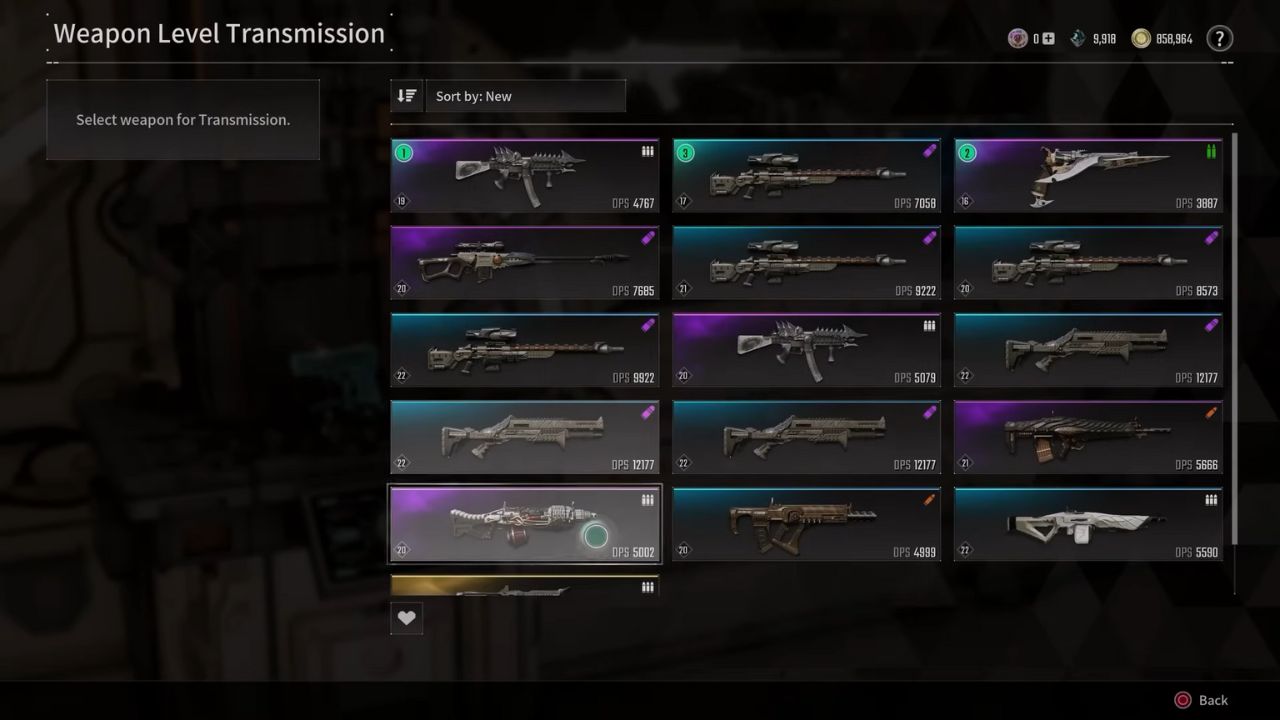Click the pink ammo icon on DPS 7685 sniper

(x=647, y=238)
